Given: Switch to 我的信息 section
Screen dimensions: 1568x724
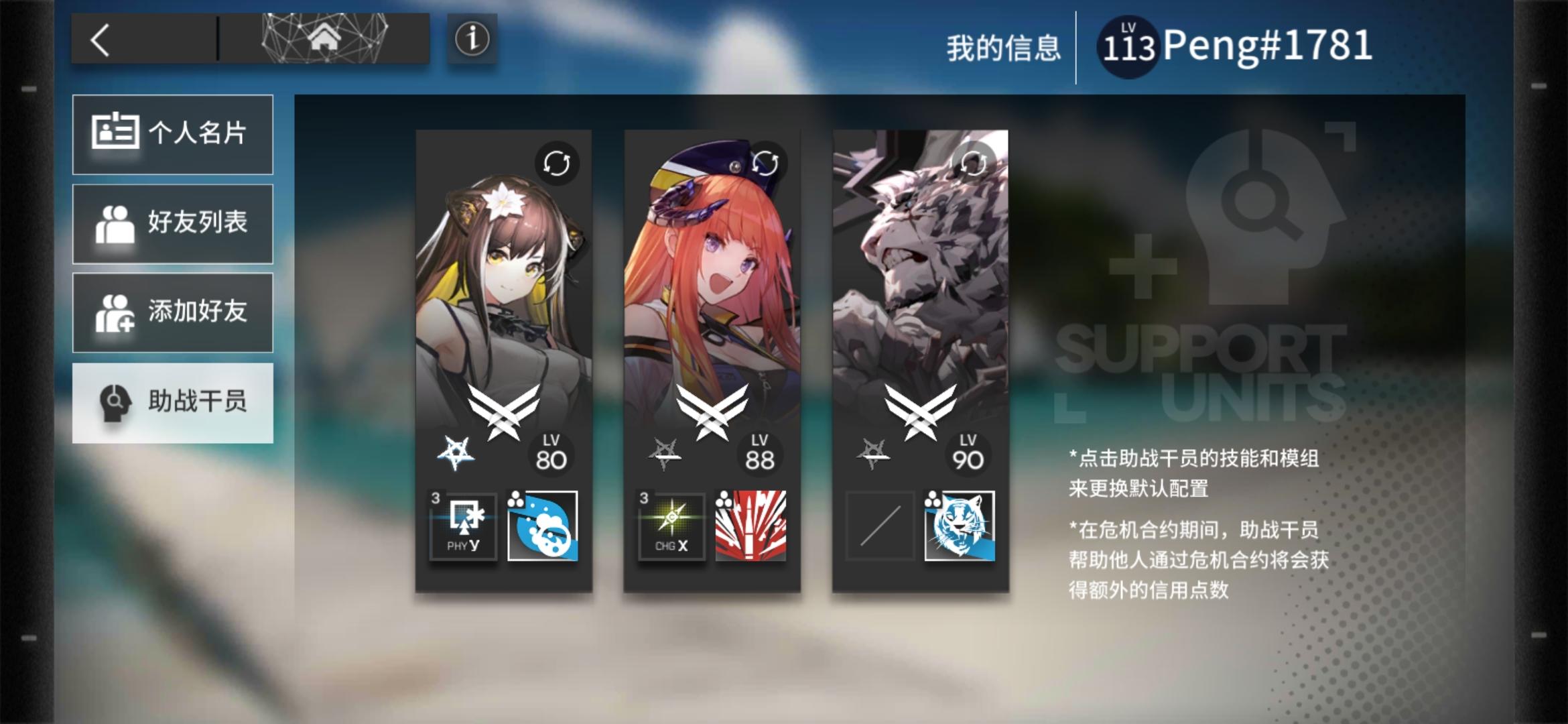Looking at the screenshot, I should [1004, 45].
